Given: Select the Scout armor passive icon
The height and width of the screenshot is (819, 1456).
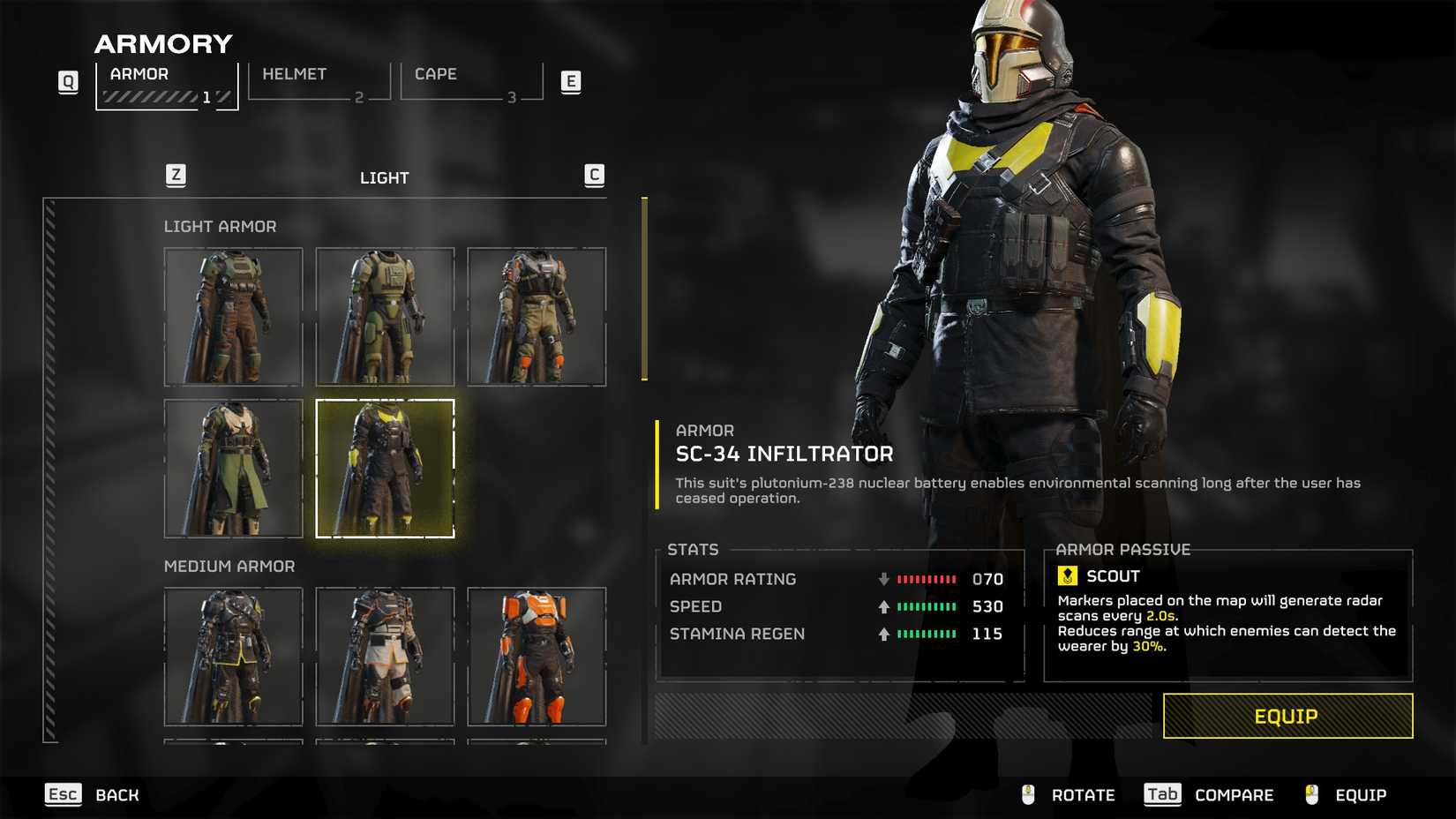Looking at the screenshot, I should 1068,576.
